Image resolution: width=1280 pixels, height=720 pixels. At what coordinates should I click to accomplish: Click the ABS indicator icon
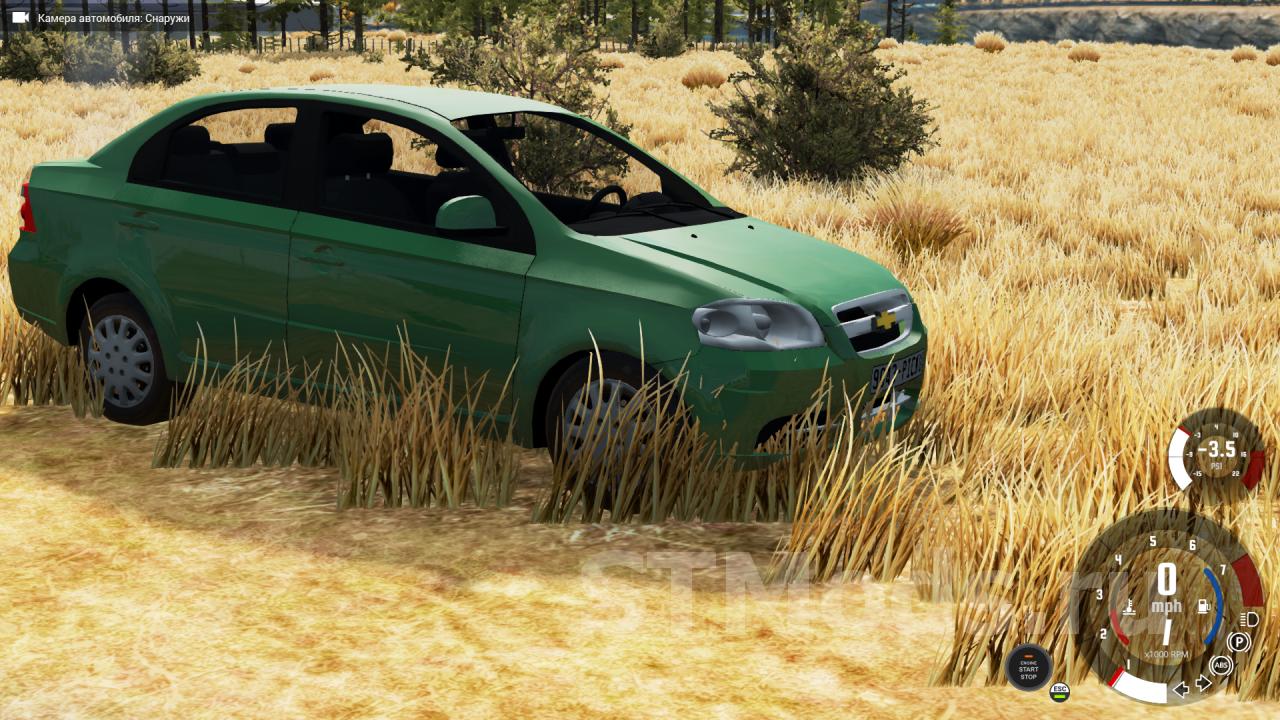[x=1221, y=665]
